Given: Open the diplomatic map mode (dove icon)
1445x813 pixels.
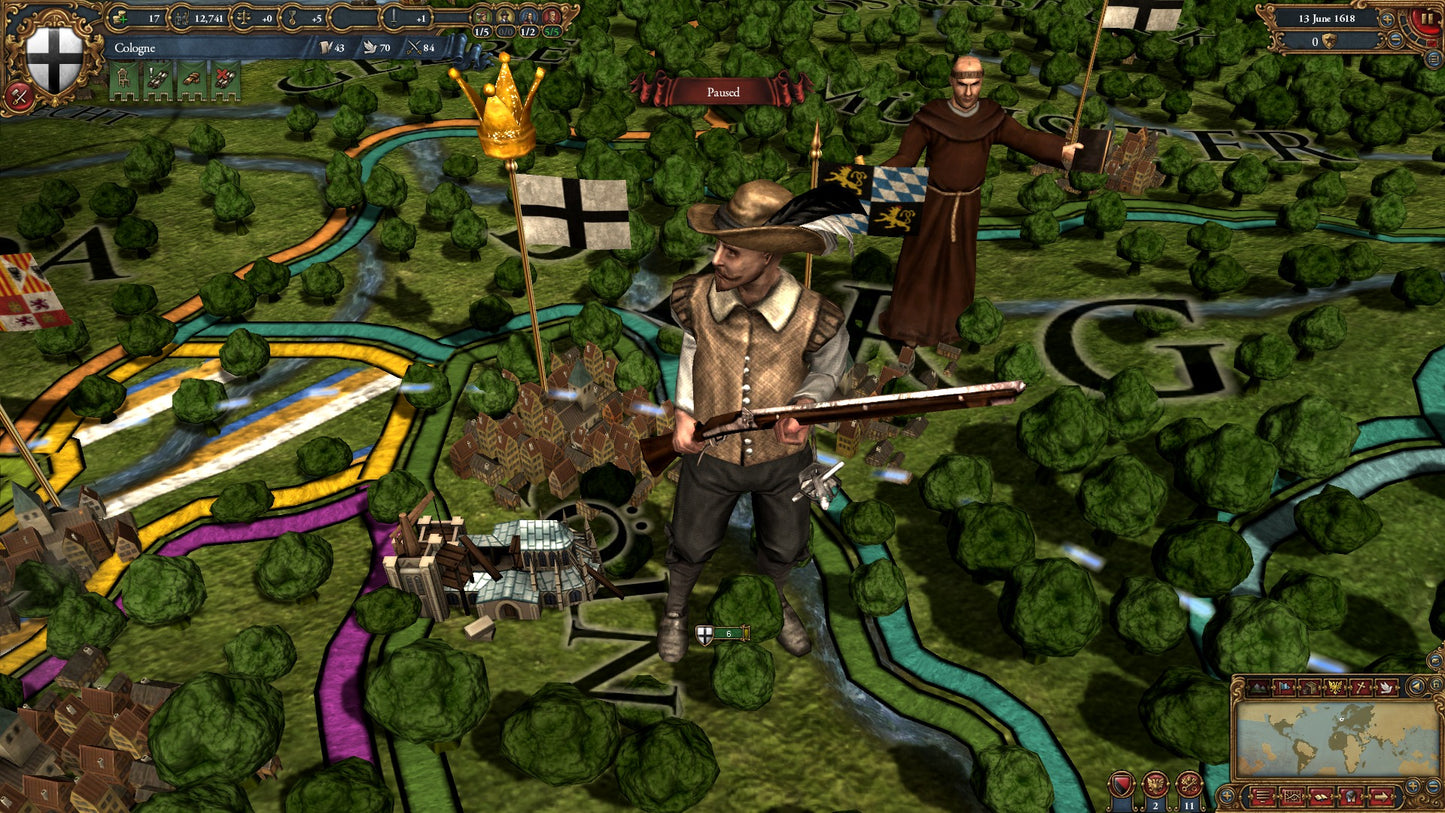Looking at the screenshot, I should tap(1386, 687).
